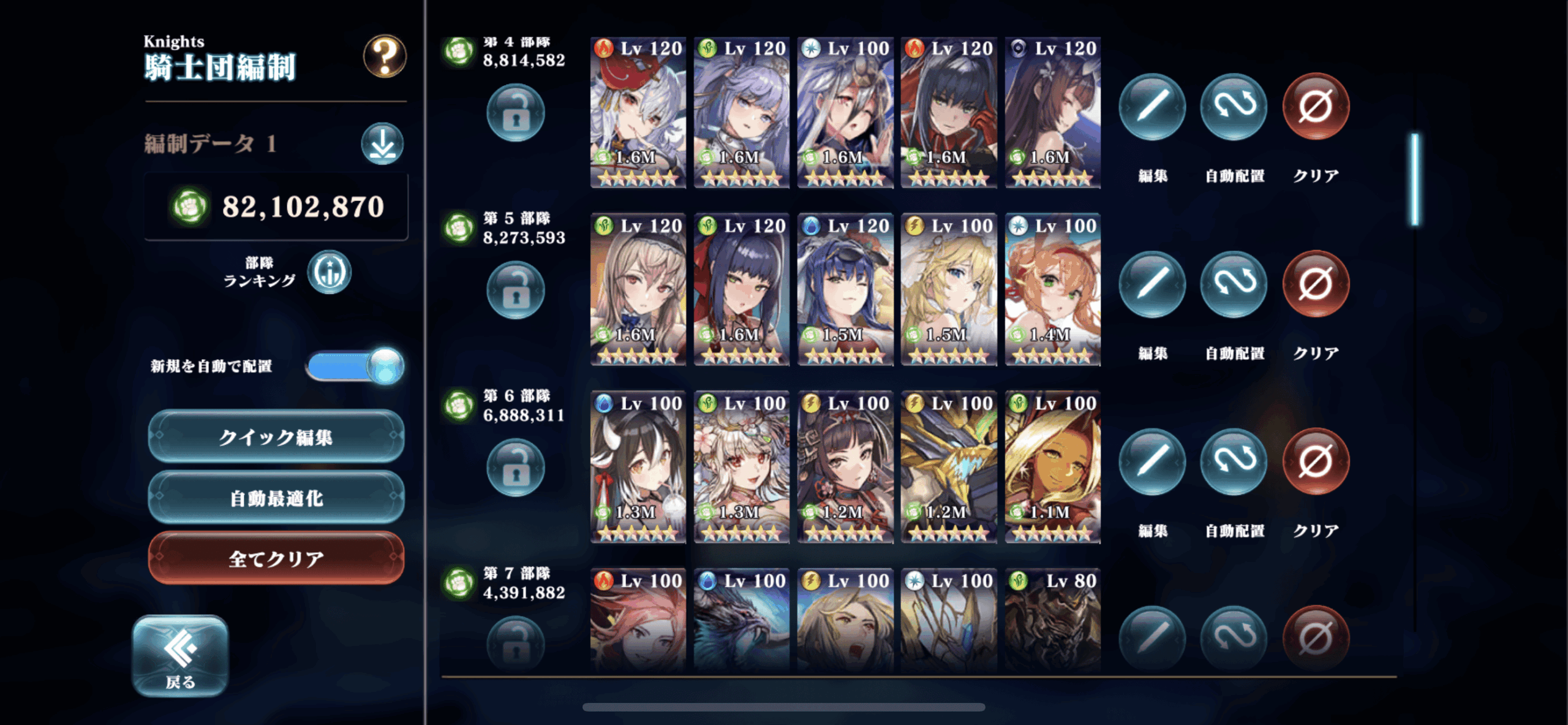Go back with the 戻る button
Viewport: 1568px width, 725px height.
coord(180,656)
